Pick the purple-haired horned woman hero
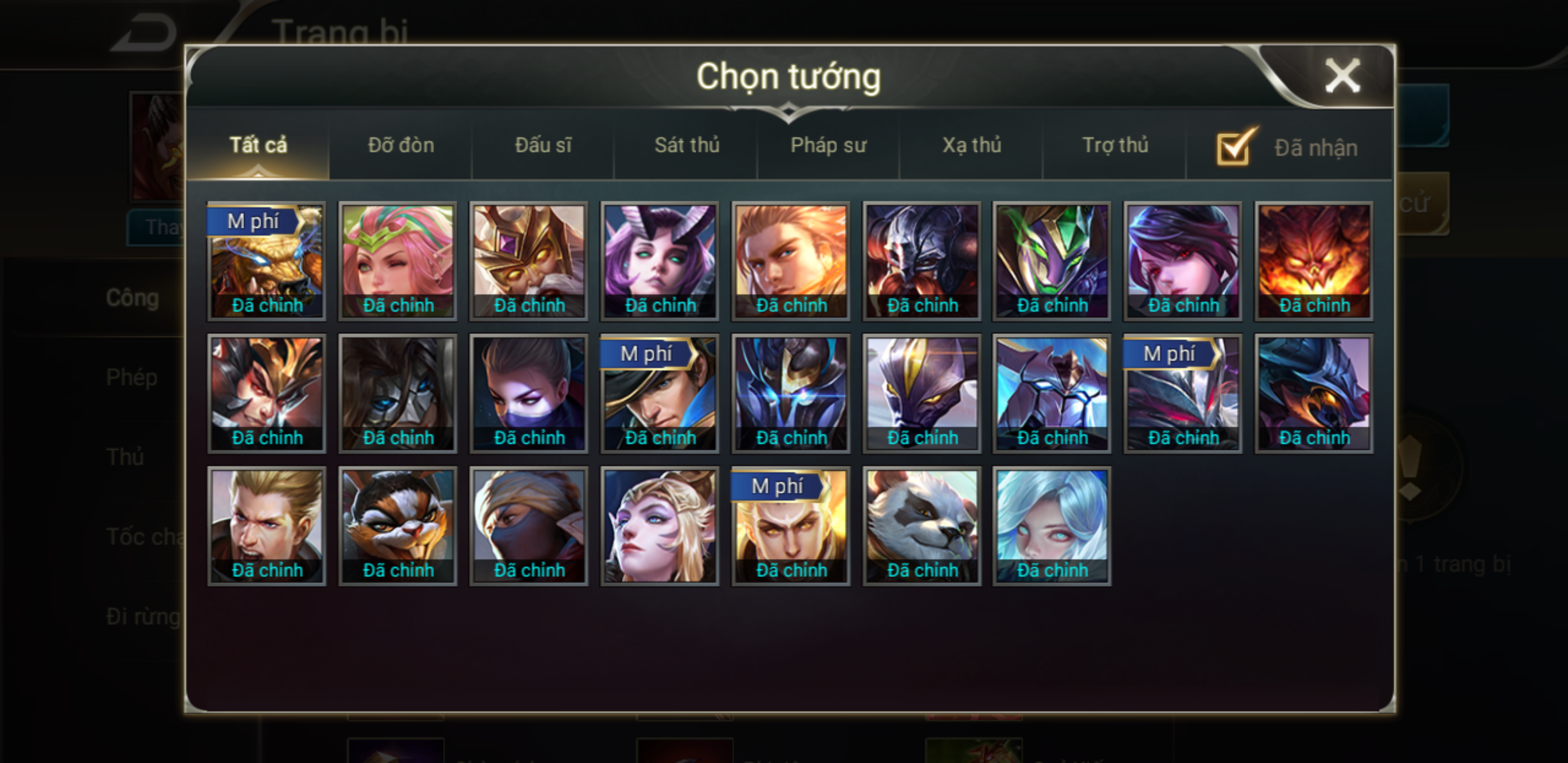This screenshot has width=1568, height=763. [660, 261]
